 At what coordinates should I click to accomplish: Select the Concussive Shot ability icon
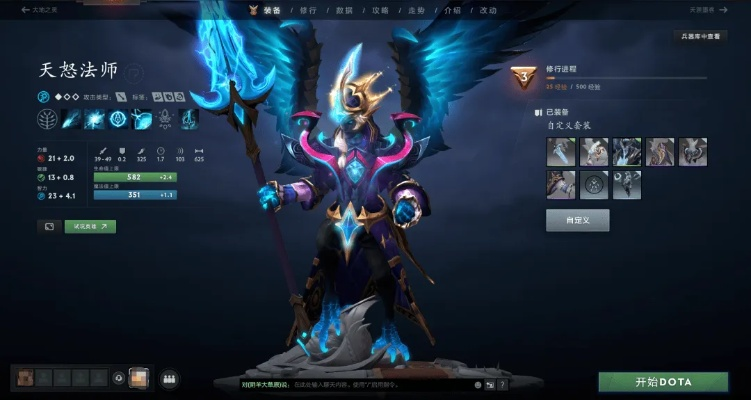tap(97, 119)
